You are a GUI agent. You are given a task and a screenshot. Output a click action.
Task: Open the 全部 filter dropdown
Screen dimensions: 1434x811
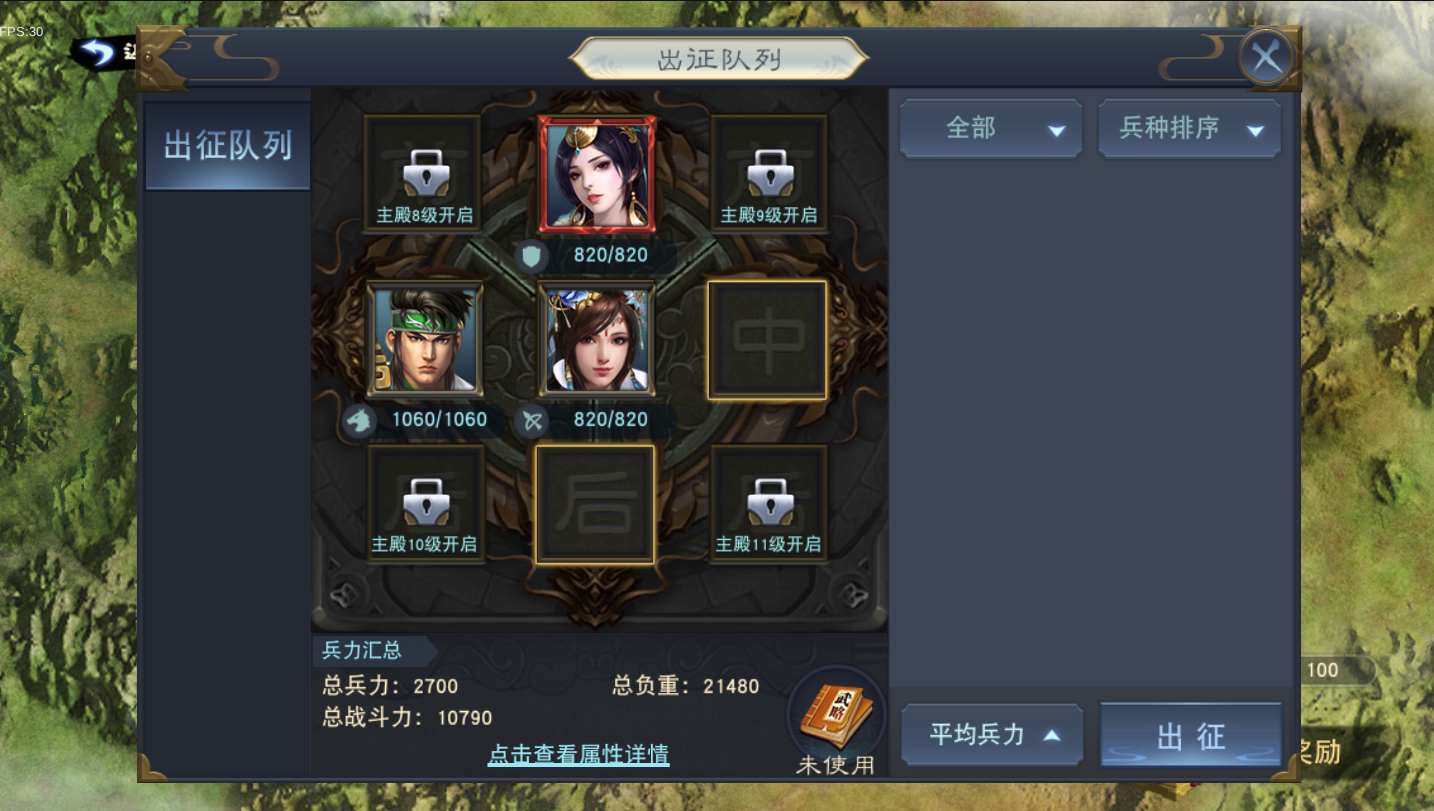[990, 129]
